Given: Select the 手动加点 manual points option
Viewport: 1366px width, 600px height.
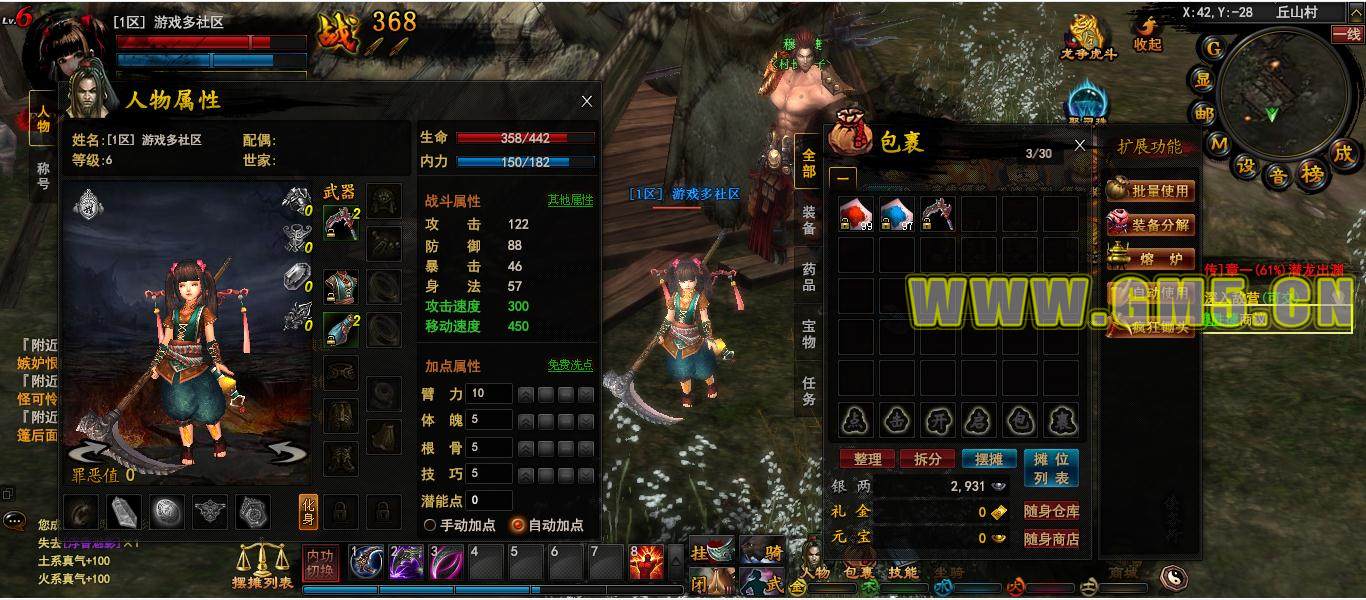Looking at the screenshot, I should [x=431, y=525].
